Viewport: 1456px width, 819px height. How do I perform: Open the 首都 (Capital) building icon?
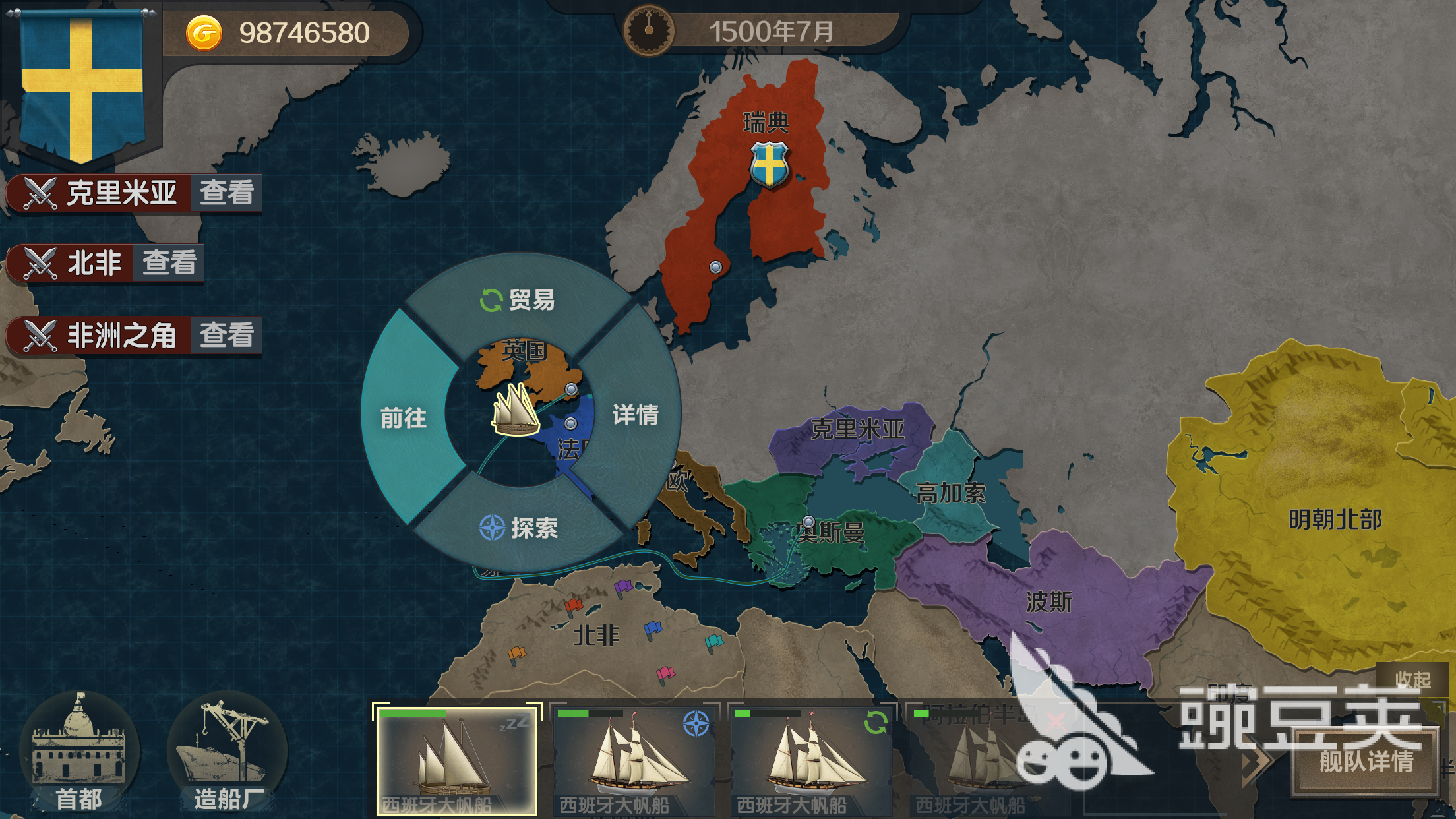coord(81,748)
